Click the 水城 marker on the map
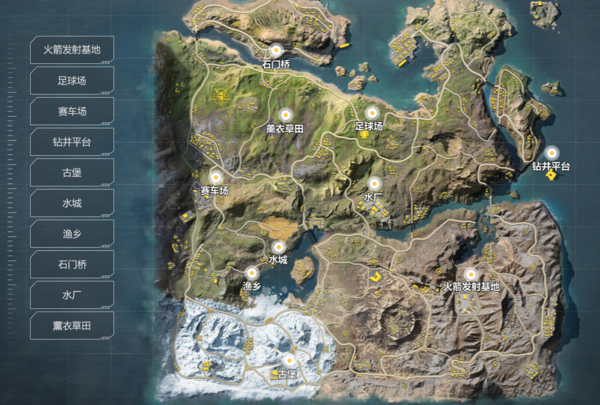Viewport: 600px width, 405px height. (x=278, y=245)
